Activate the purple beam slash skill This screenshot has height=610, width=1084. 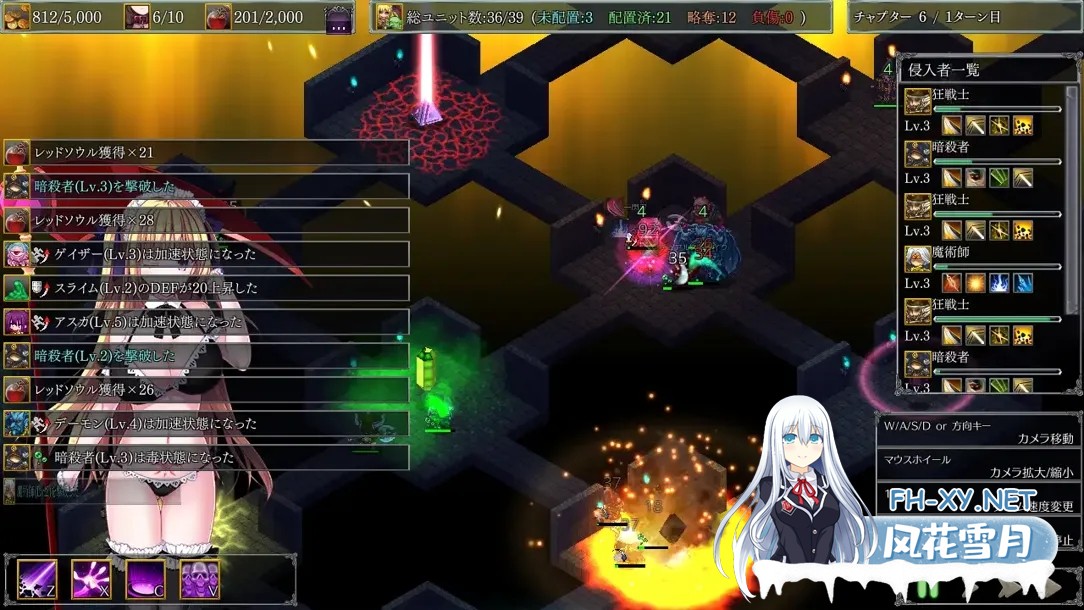[36, 579]
